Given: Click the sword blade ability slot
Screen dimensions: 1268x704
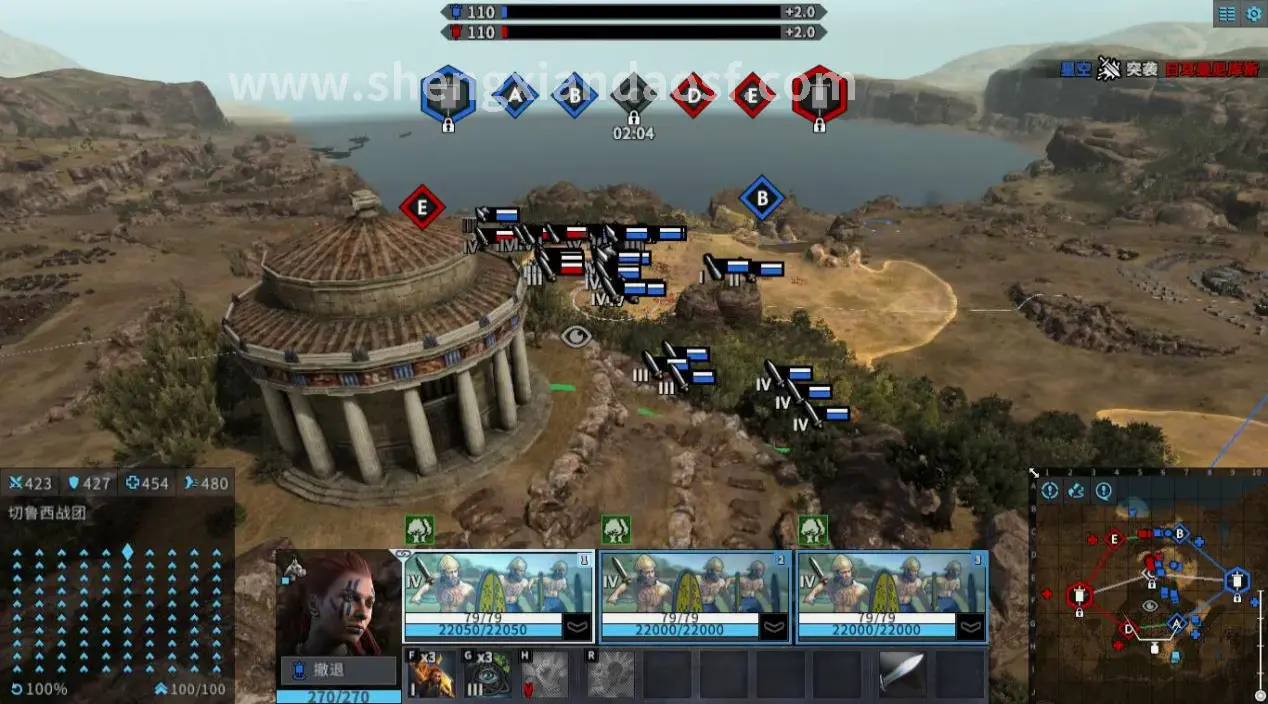Looking at the screenshot, I should 901,676.
